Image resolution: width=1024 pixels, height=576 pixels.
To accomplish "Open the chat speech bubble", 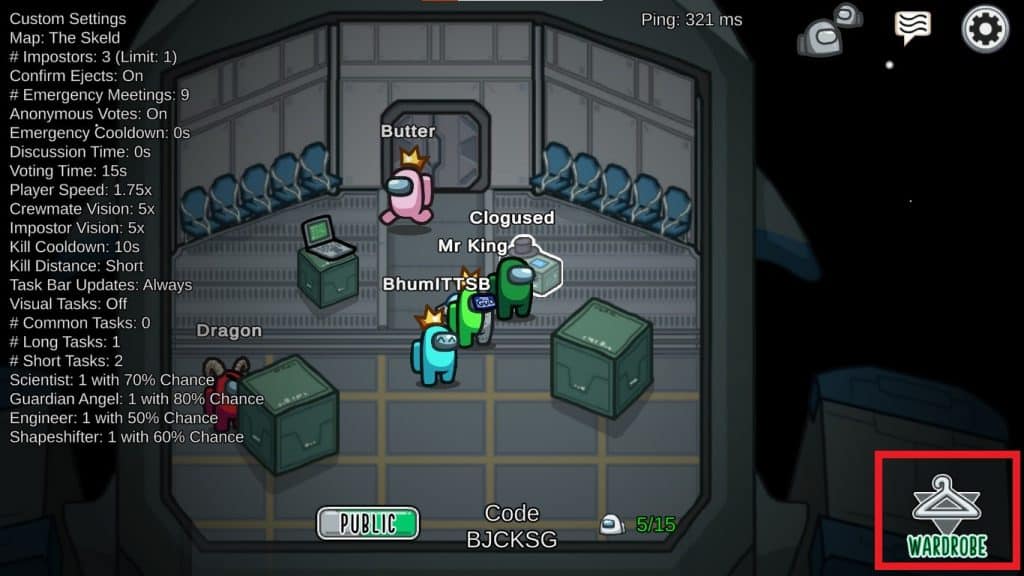I will pyautogui.click(x=912, y=28).
